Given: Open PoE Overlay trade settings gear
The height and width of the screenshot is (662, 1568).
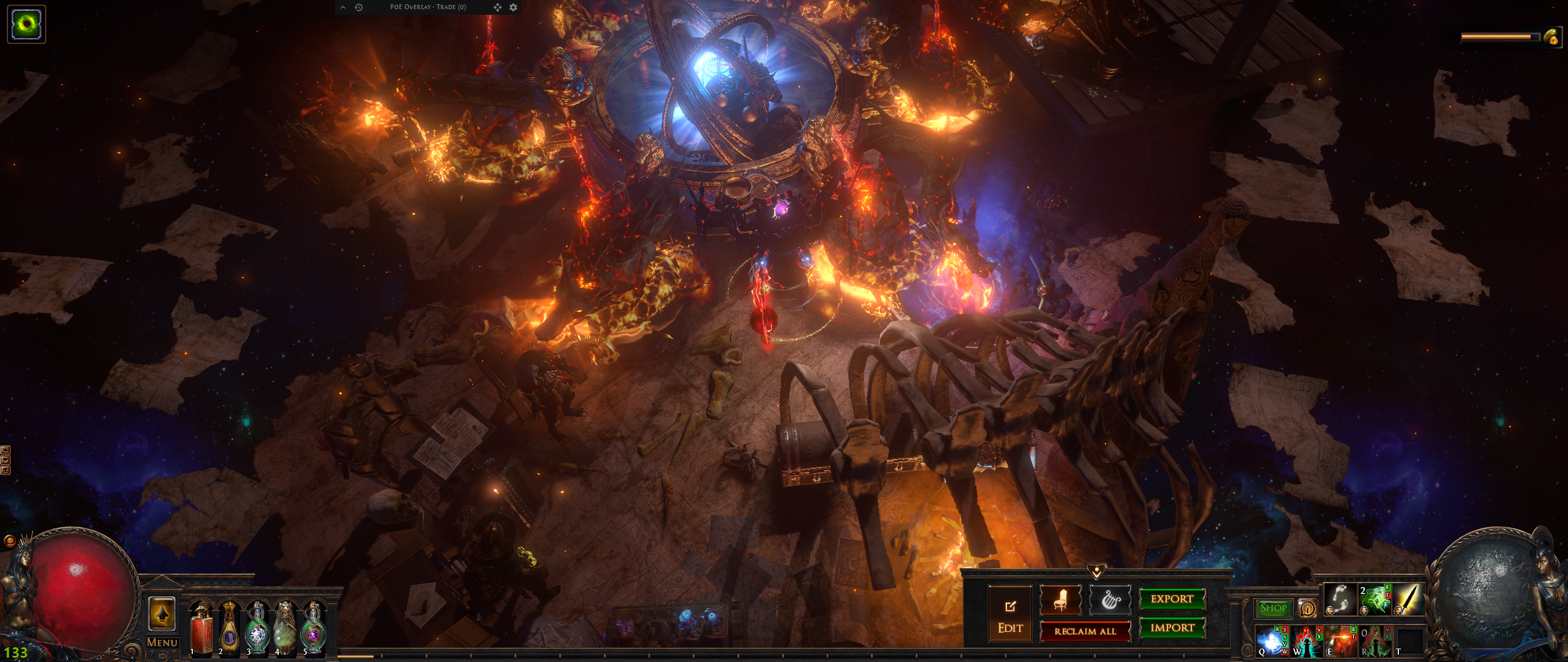Looking at the screenshot, I should coord(513,7).
